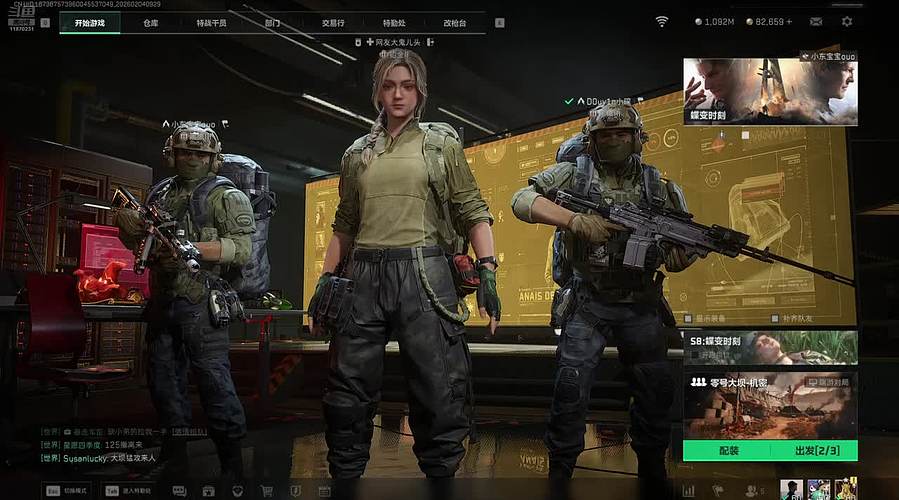Open the shopping cart icon
Viewport: 899px width, 500px height.
267,491
